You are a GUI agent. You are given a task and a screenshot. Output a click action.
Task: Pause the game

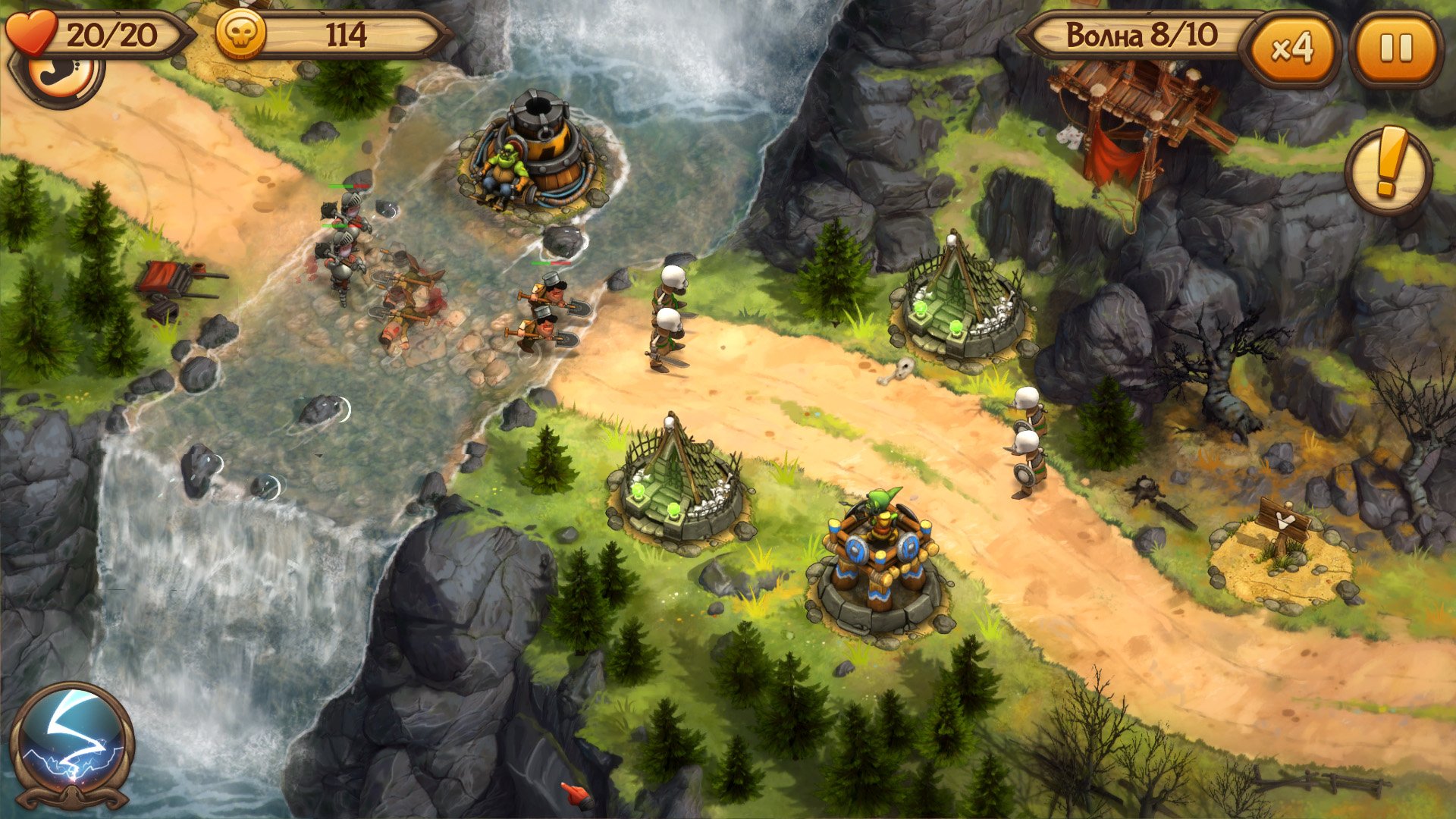tap(1395, 49)
